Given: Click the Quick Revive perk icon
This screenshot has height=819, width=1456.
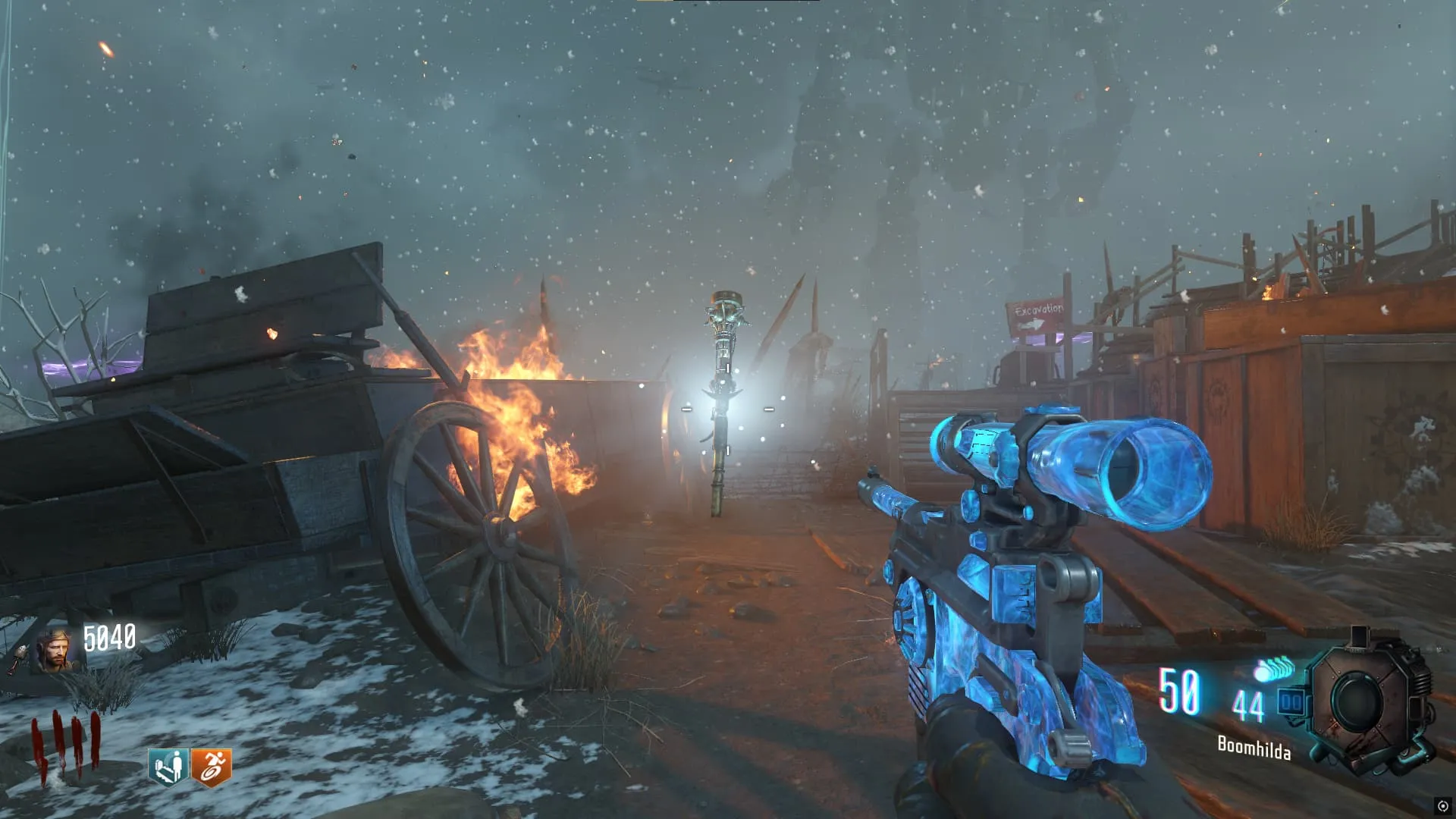Looking at the screenshot, I should pyautogui.click(x=168, y=767).
